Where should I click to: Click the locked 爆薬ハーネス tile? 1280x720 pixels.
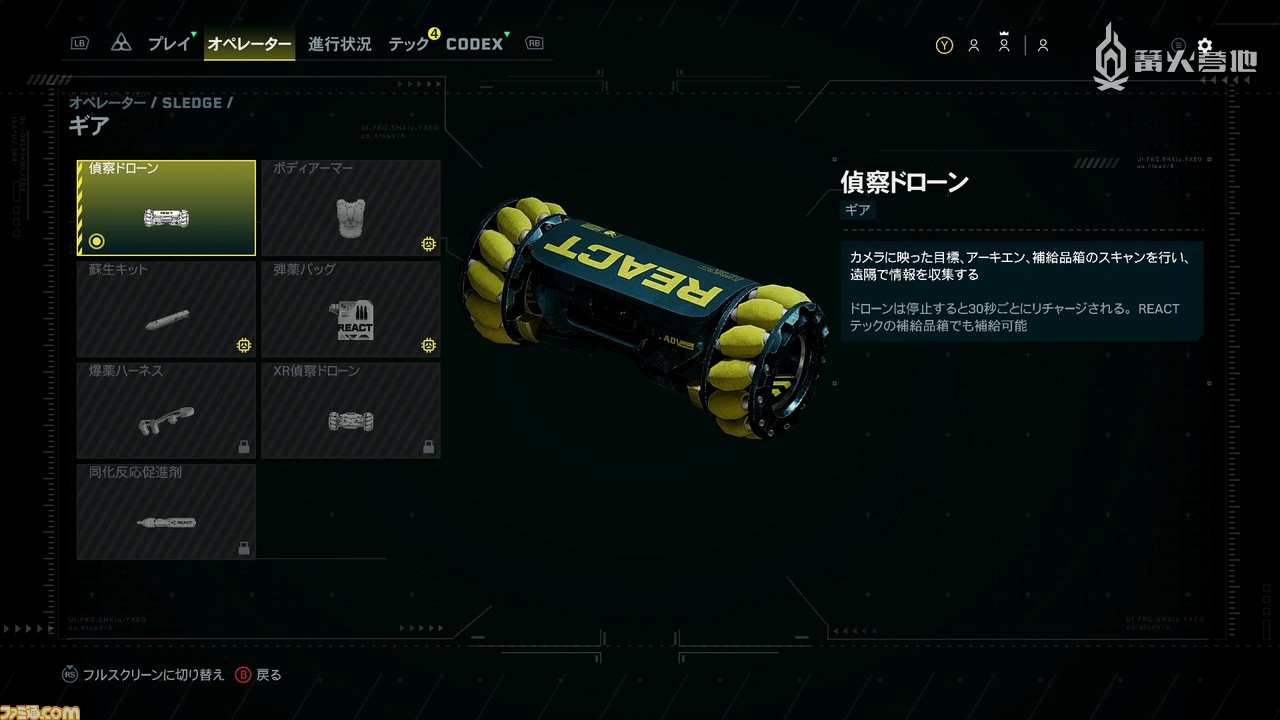click(x=166, y=411)
